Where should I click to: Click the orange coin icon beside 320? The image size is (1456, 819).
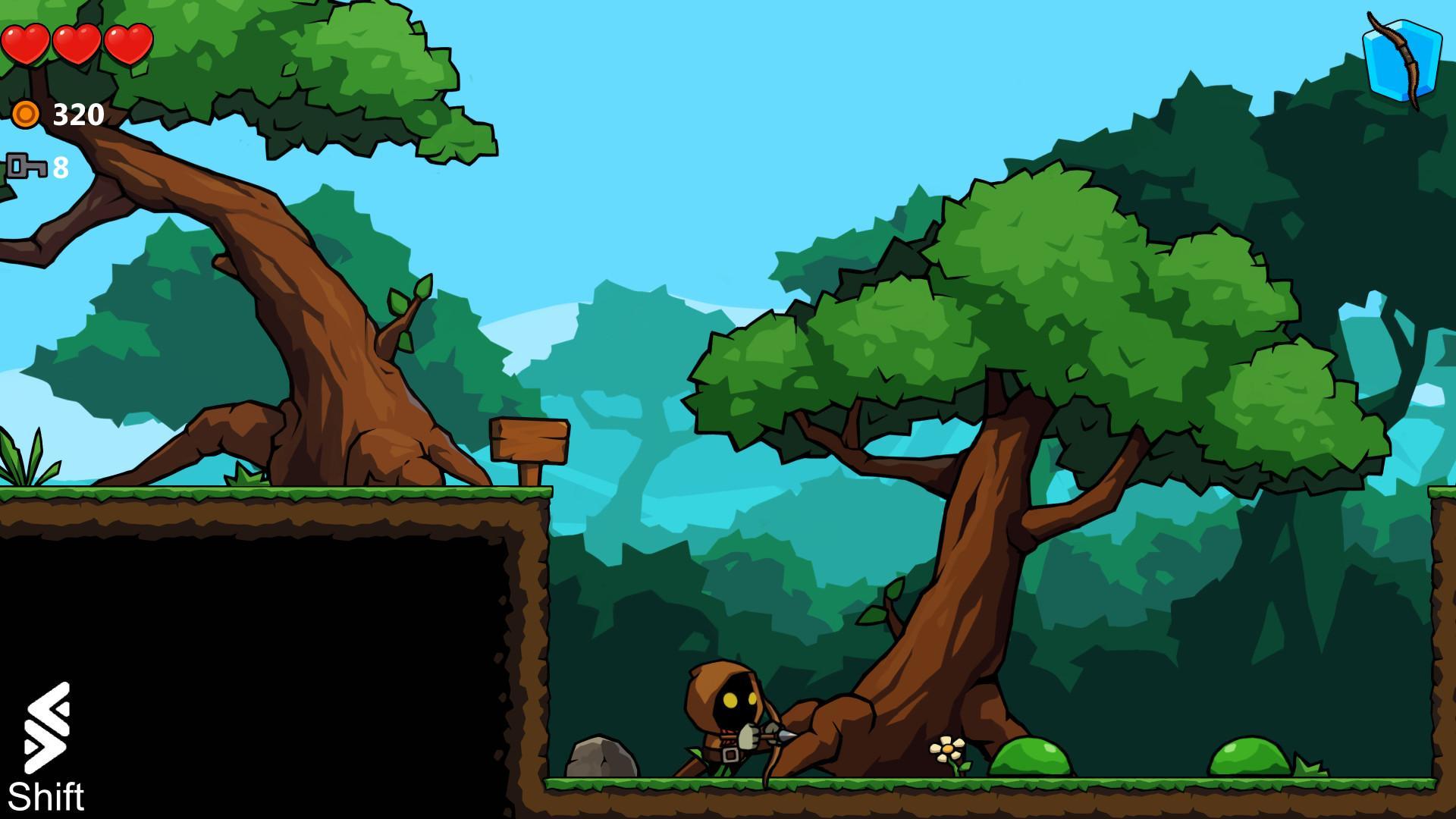25,114
